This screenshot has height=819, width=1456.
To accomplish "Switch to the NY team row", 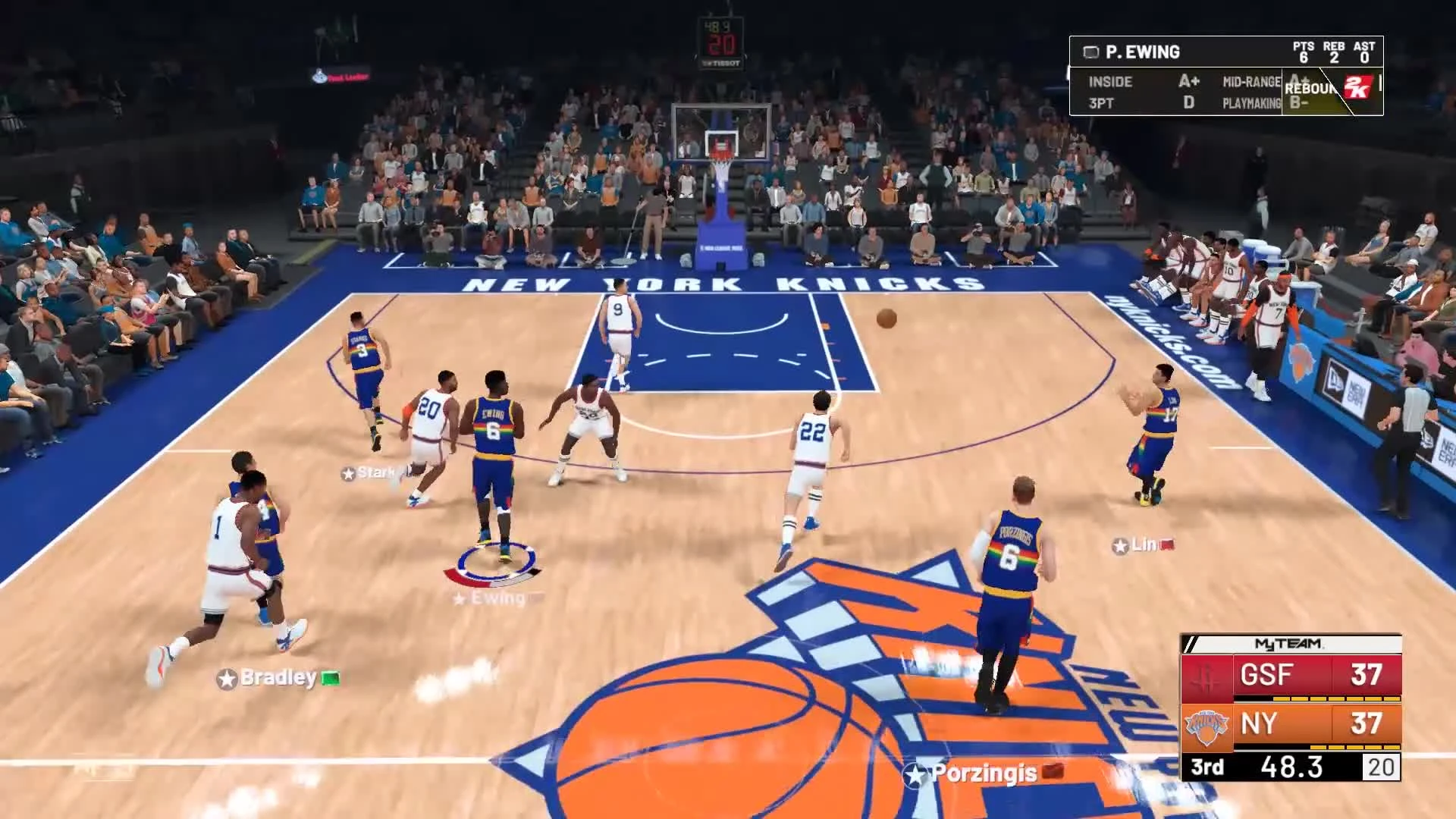I will coord(1289,724).
